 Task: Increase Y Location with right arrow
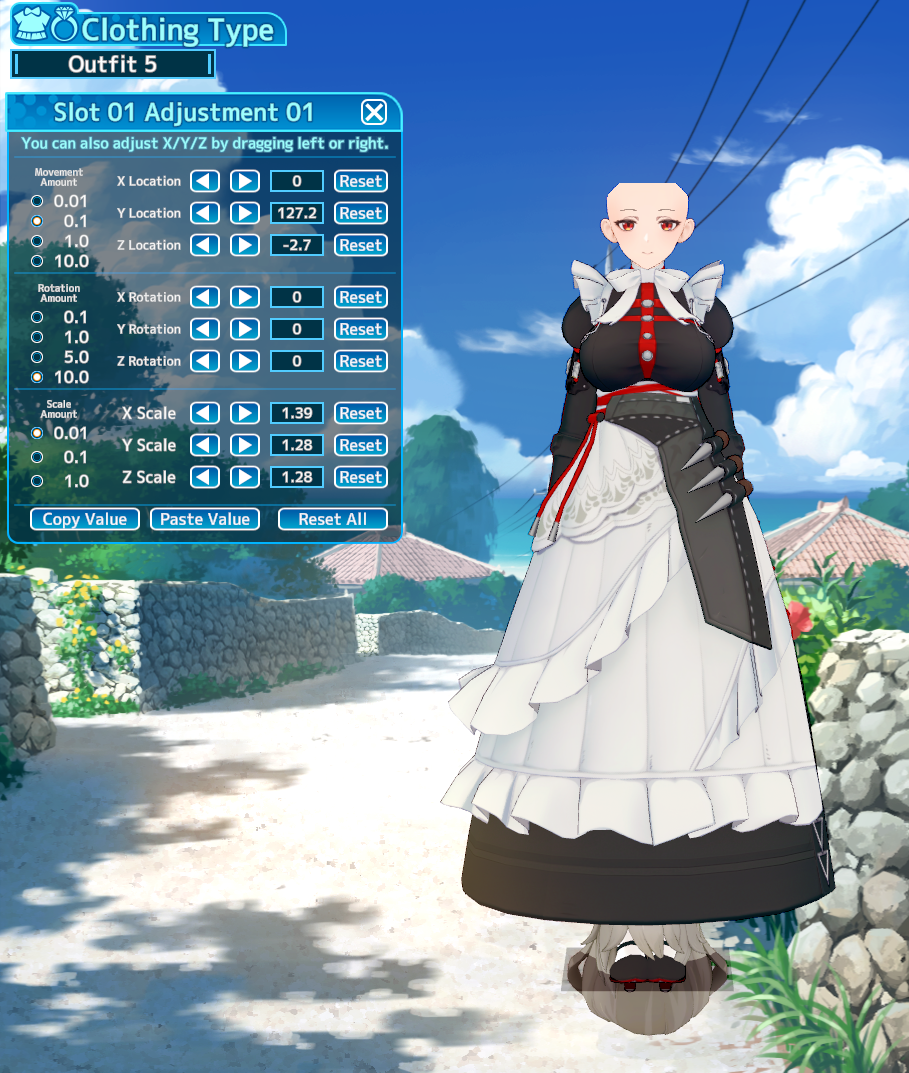tap(245, 213)
